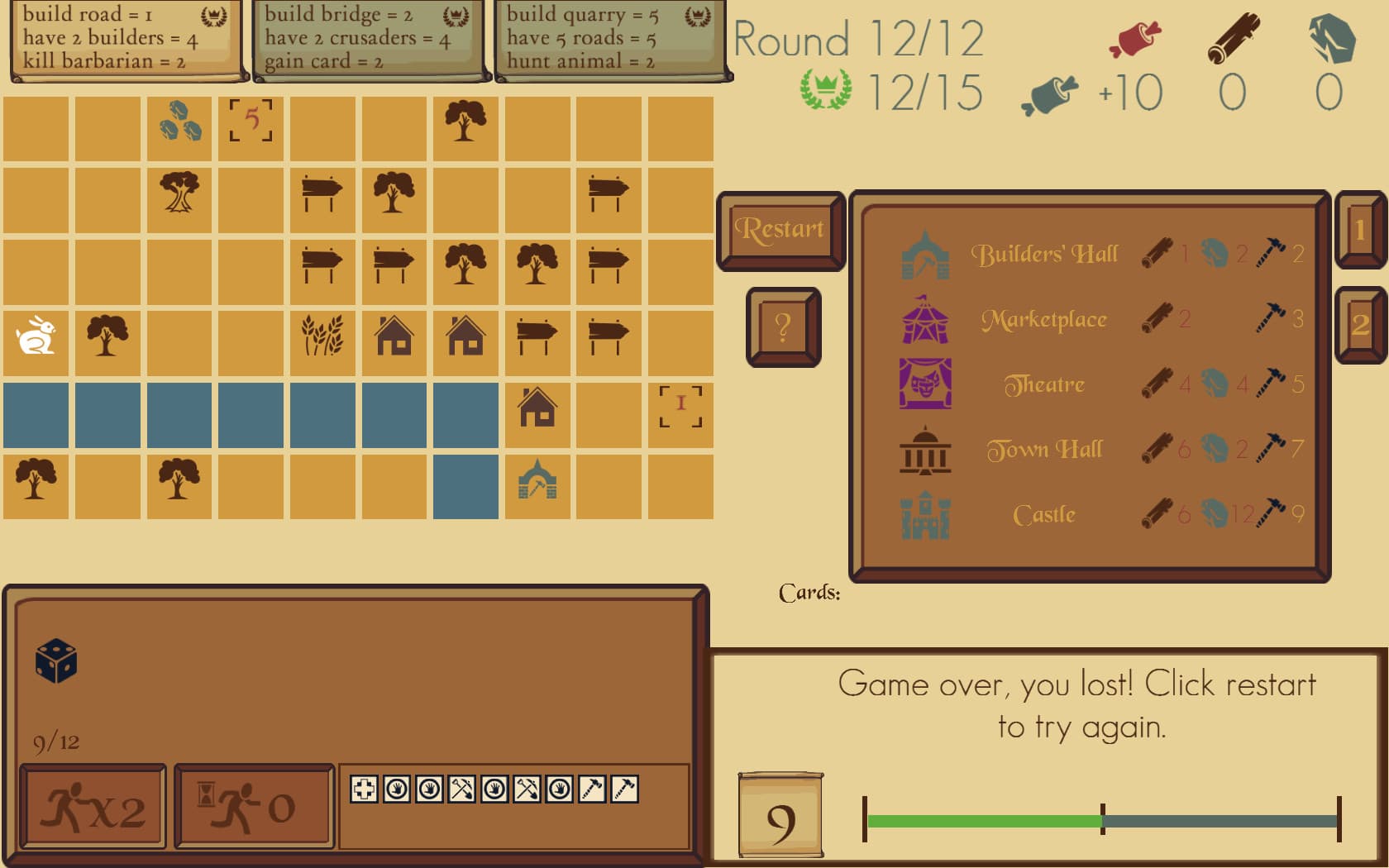
Task: Click the builders' guild tile on the map
Action: click(x=537, y=486)
